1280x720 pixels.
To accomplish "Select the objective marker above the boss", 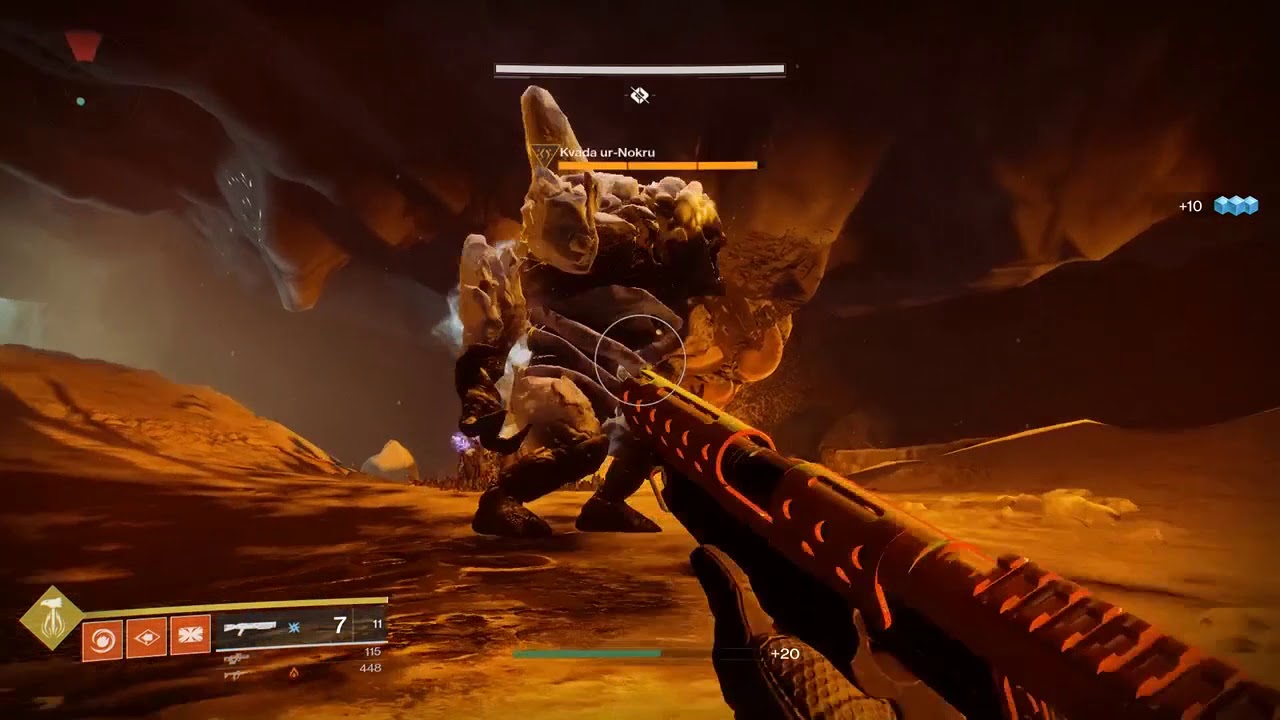I will (640, 95).
